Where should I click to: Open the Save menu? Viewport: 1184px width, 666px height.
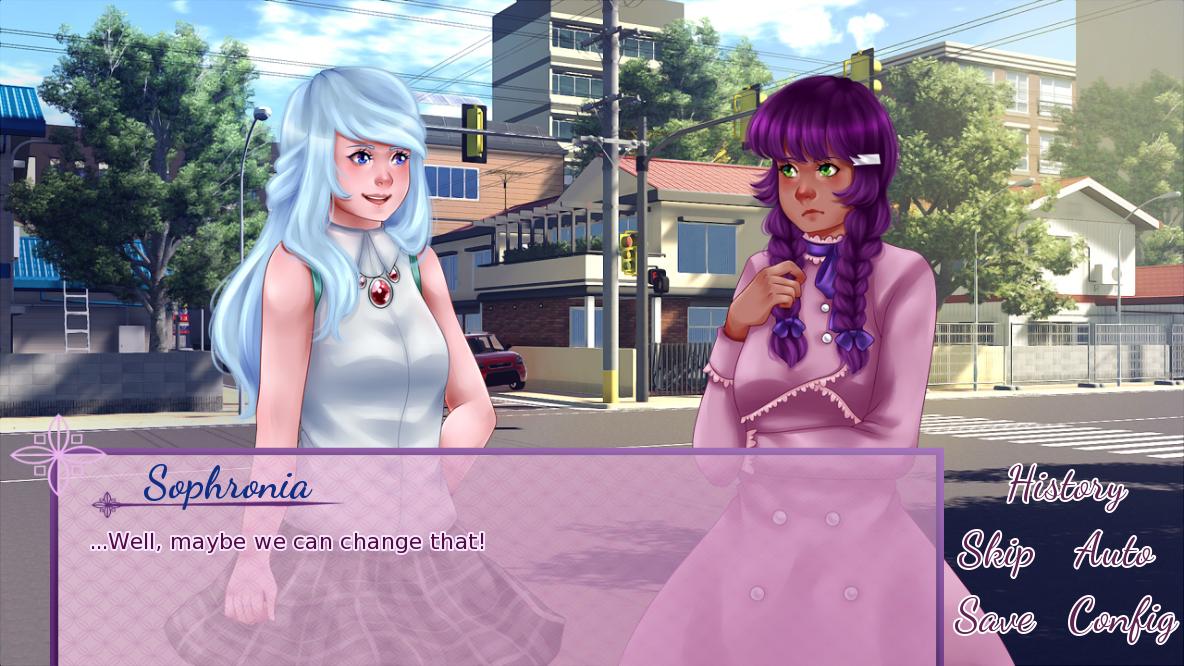coord(995,618)
